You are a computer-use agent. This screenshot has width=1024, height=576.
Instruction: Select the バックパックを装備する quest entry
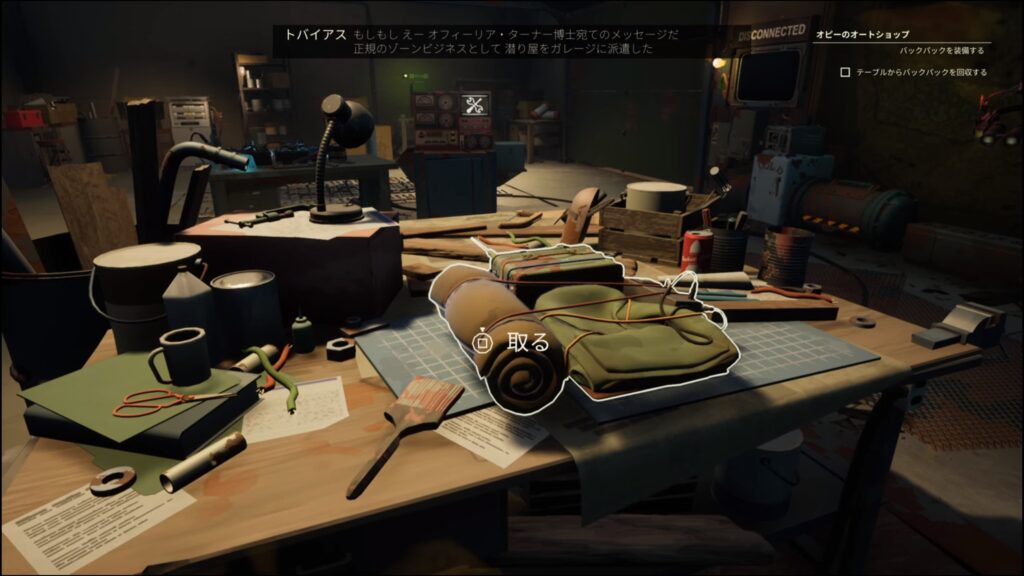click(x=941, y=50)
